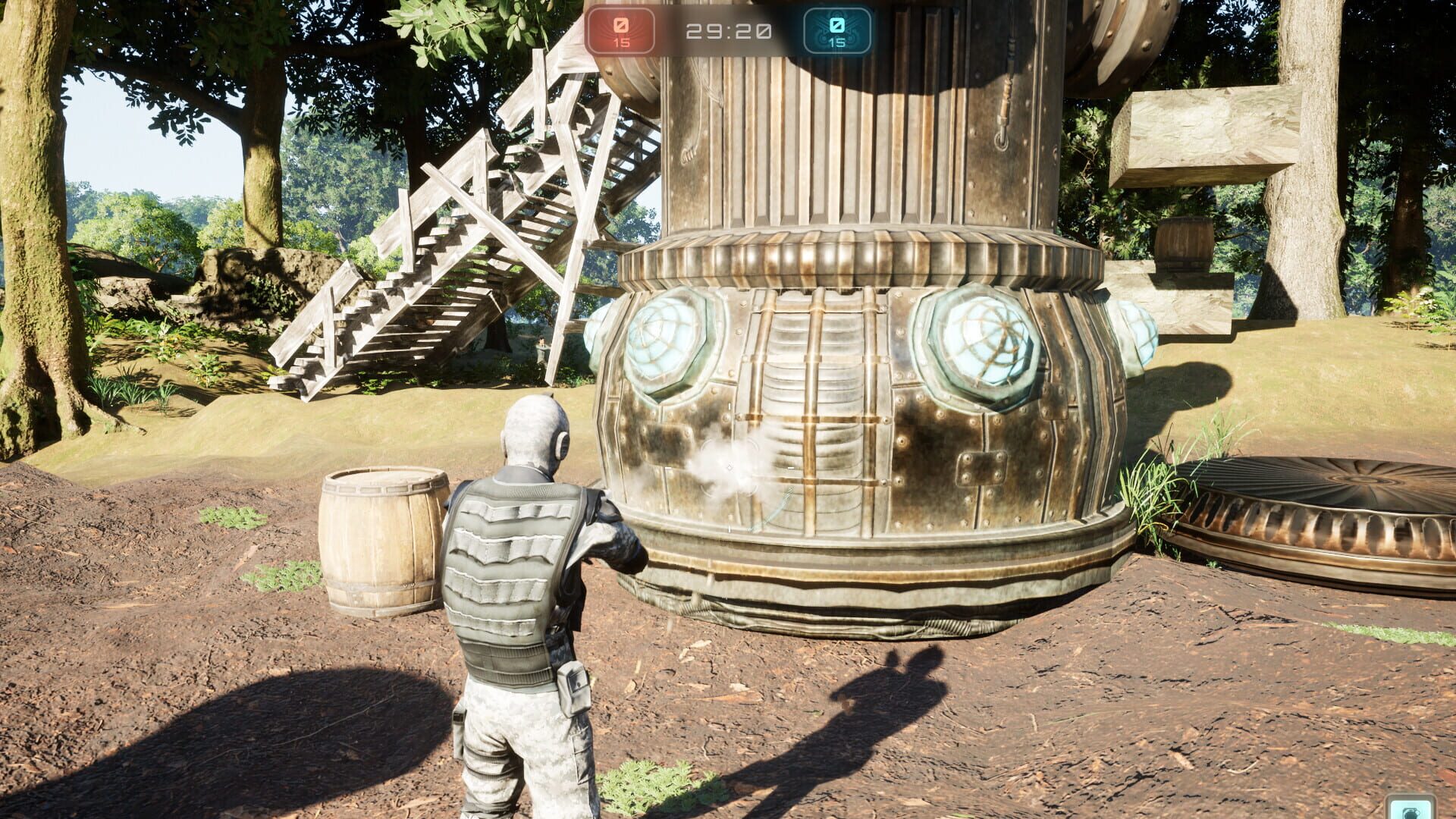Screen dimensions: 1456x819
Task: Click the red team limit number 15
Action: pyautogui.click(x=622, y=43)
